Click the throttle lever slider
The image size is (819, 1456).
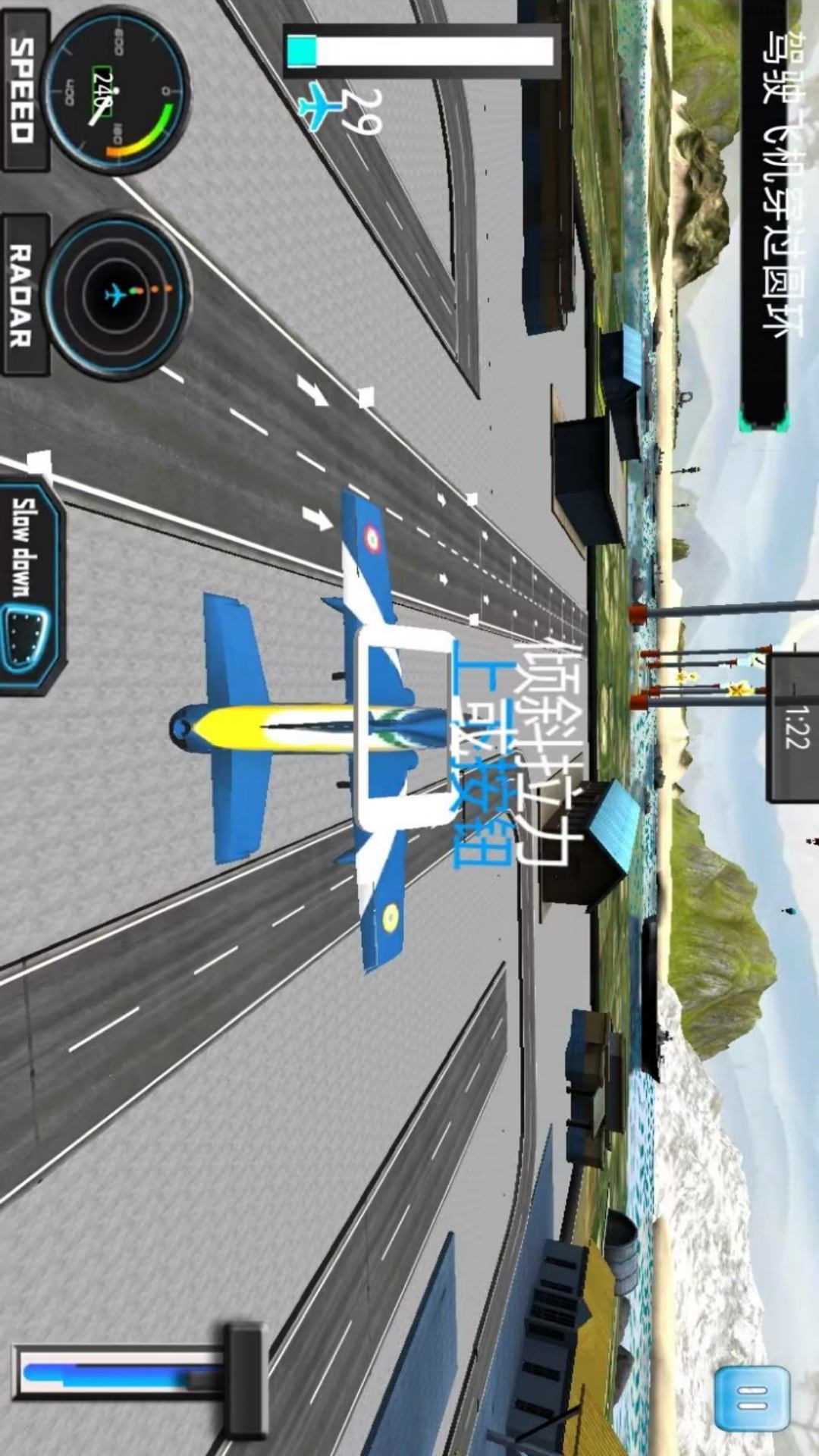[244, 1371]
